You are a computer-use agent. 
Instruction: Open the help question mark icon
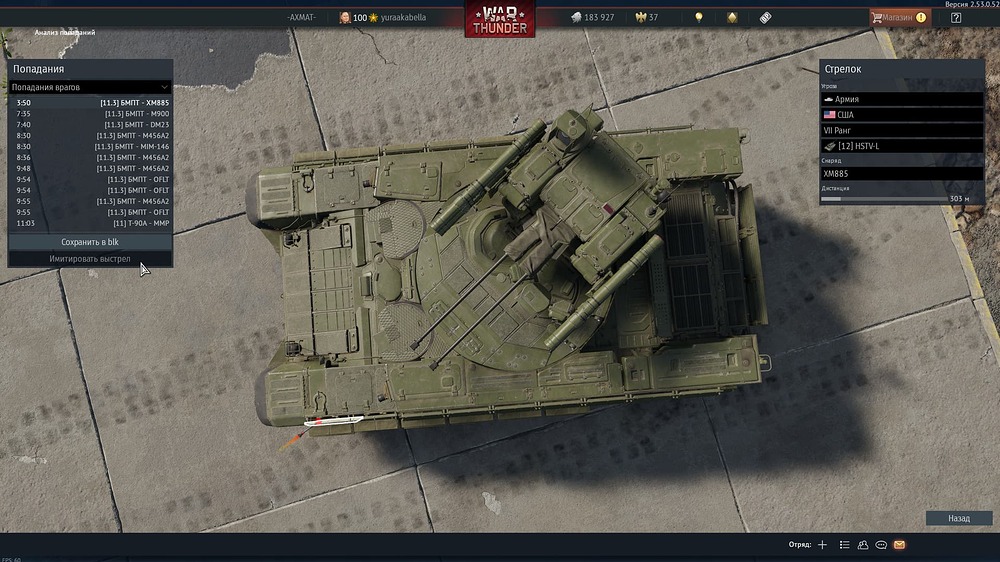(x=955, y=17)
